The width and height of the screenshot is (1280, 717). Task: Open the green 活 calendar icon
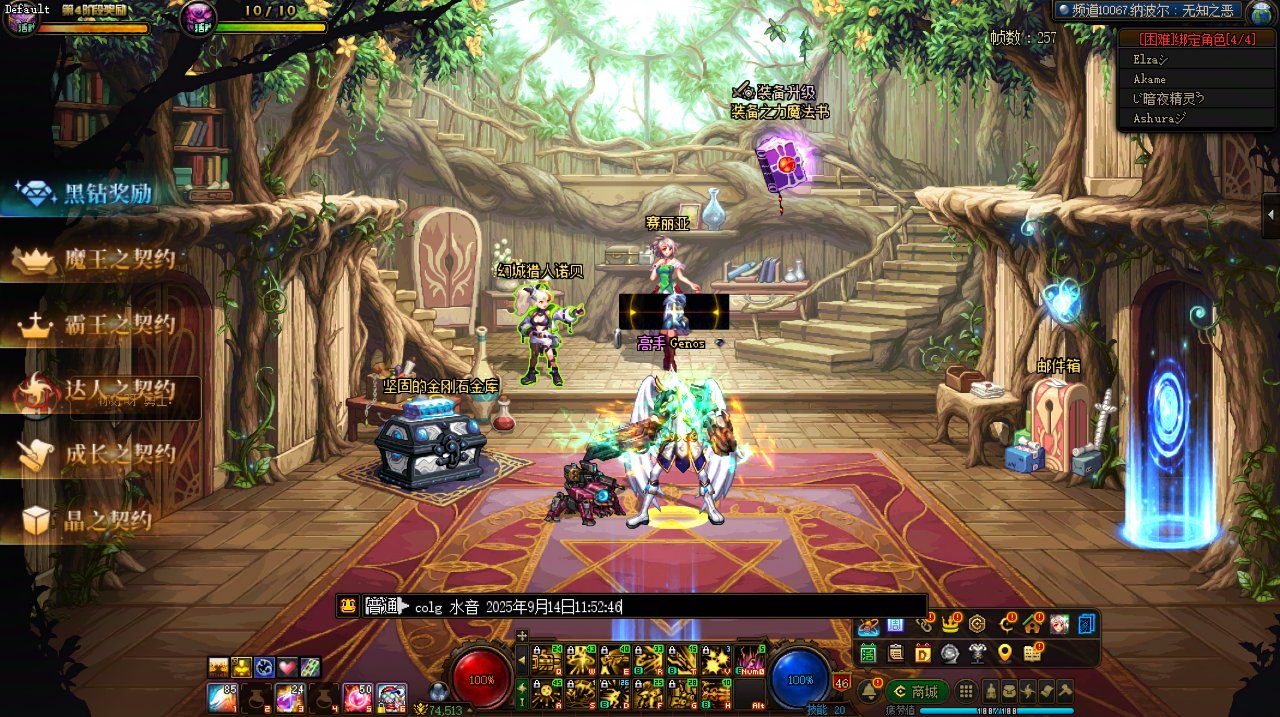(x=868, y=653)
